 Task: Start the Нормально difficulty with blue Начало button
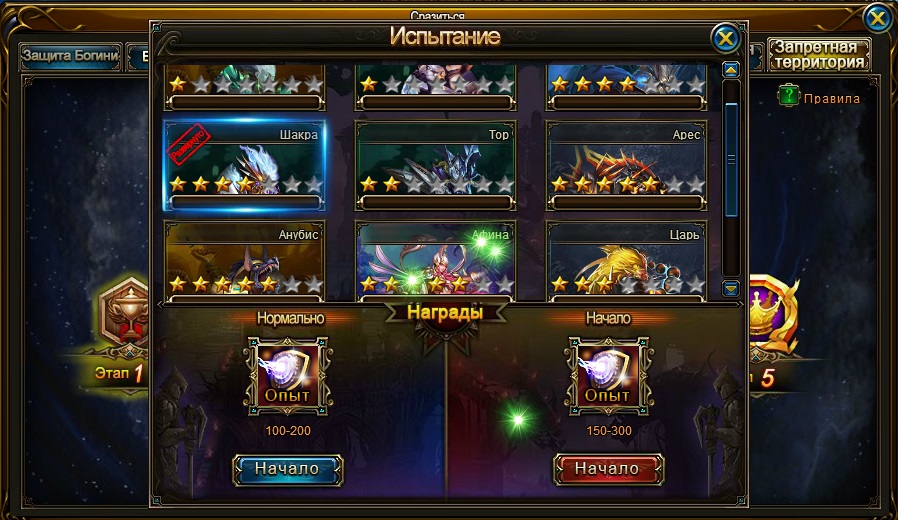[287, 469]
